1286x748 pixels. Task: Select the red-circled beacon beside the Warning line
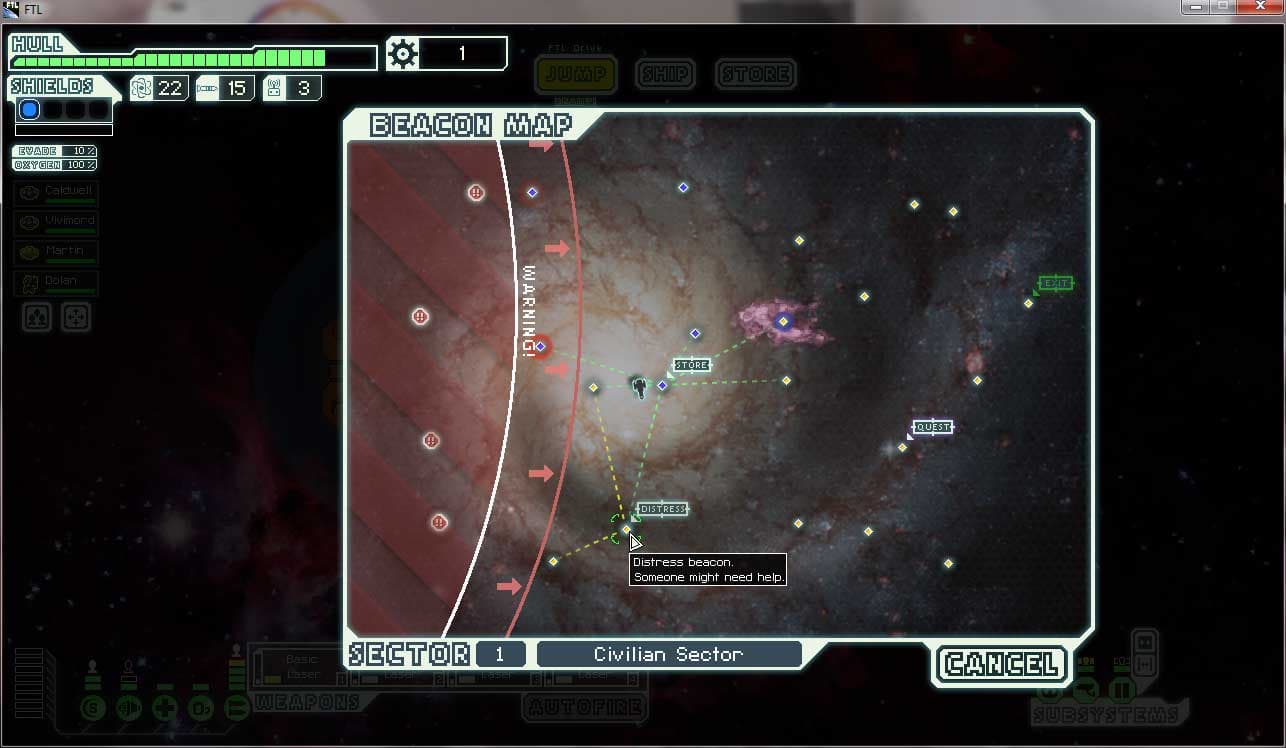click(x=541, y=347)
